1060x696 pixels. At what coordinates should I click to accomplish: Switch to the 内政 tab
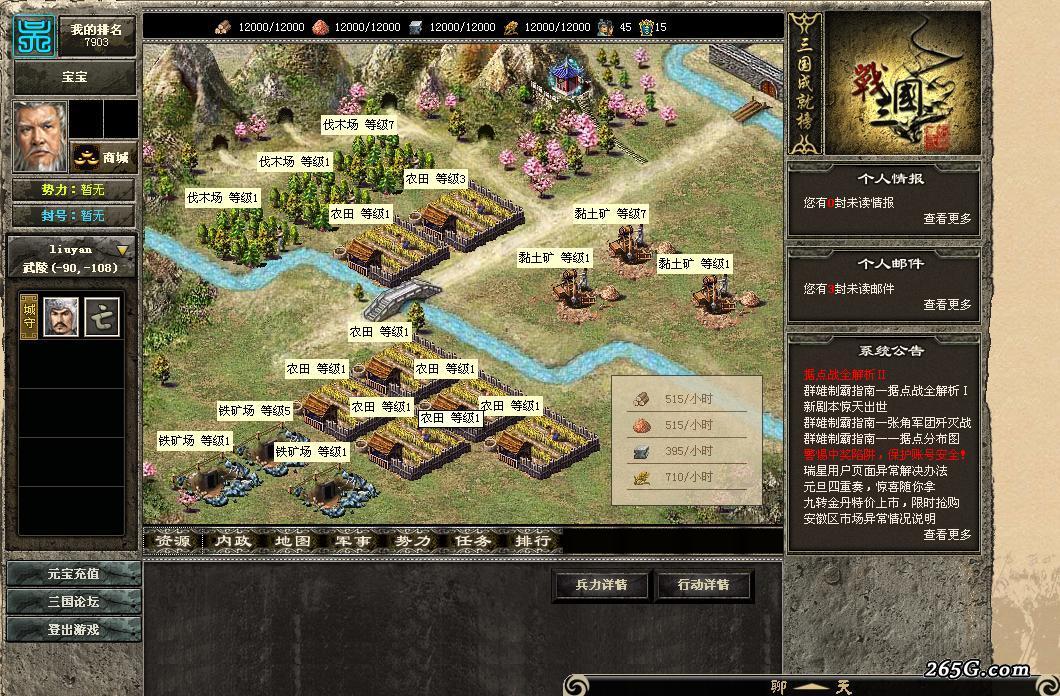click(233, 541)
